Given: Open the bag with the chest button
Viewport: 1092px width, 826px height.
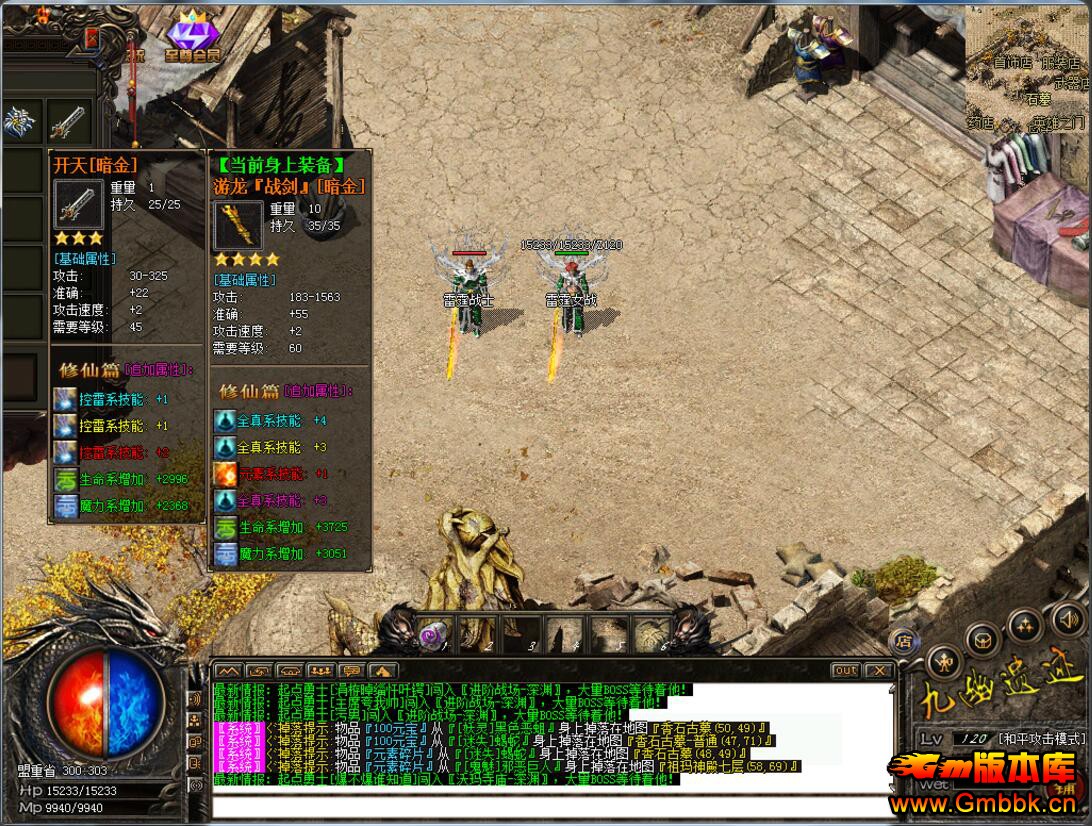Looking at the screenshot, I should point(984,640).
